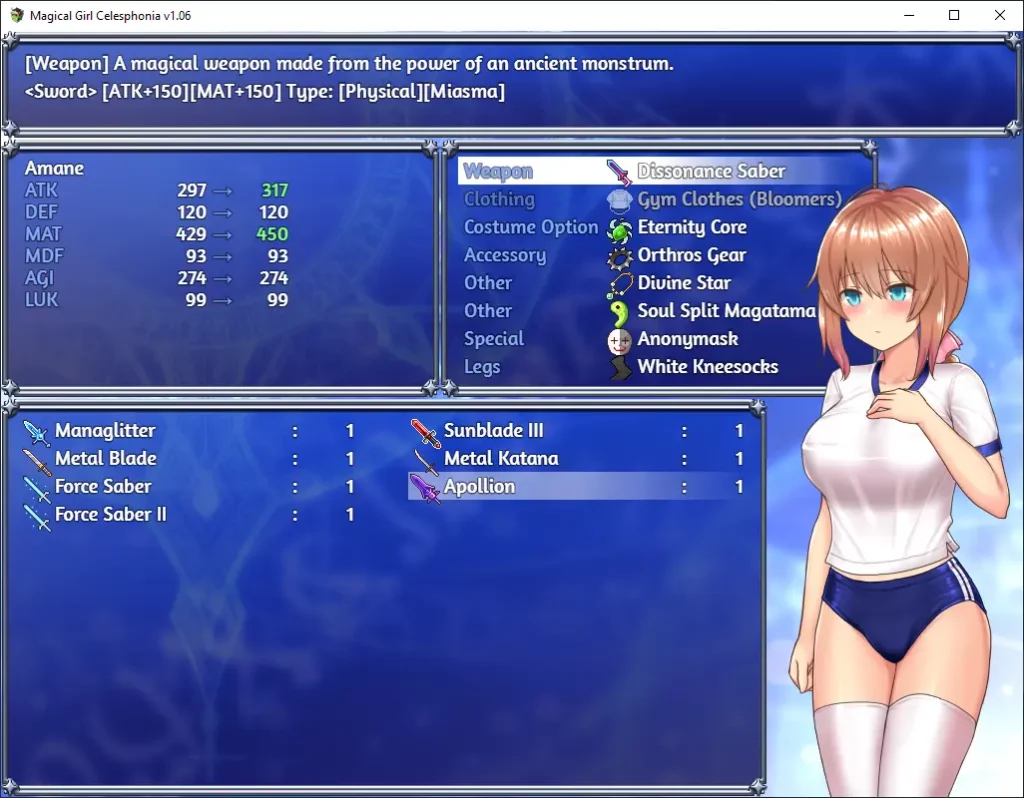This screenshot has width=1024, height=798.
Task: Pick the Divine Star equipment slot
Action: (x=652, y=283)
